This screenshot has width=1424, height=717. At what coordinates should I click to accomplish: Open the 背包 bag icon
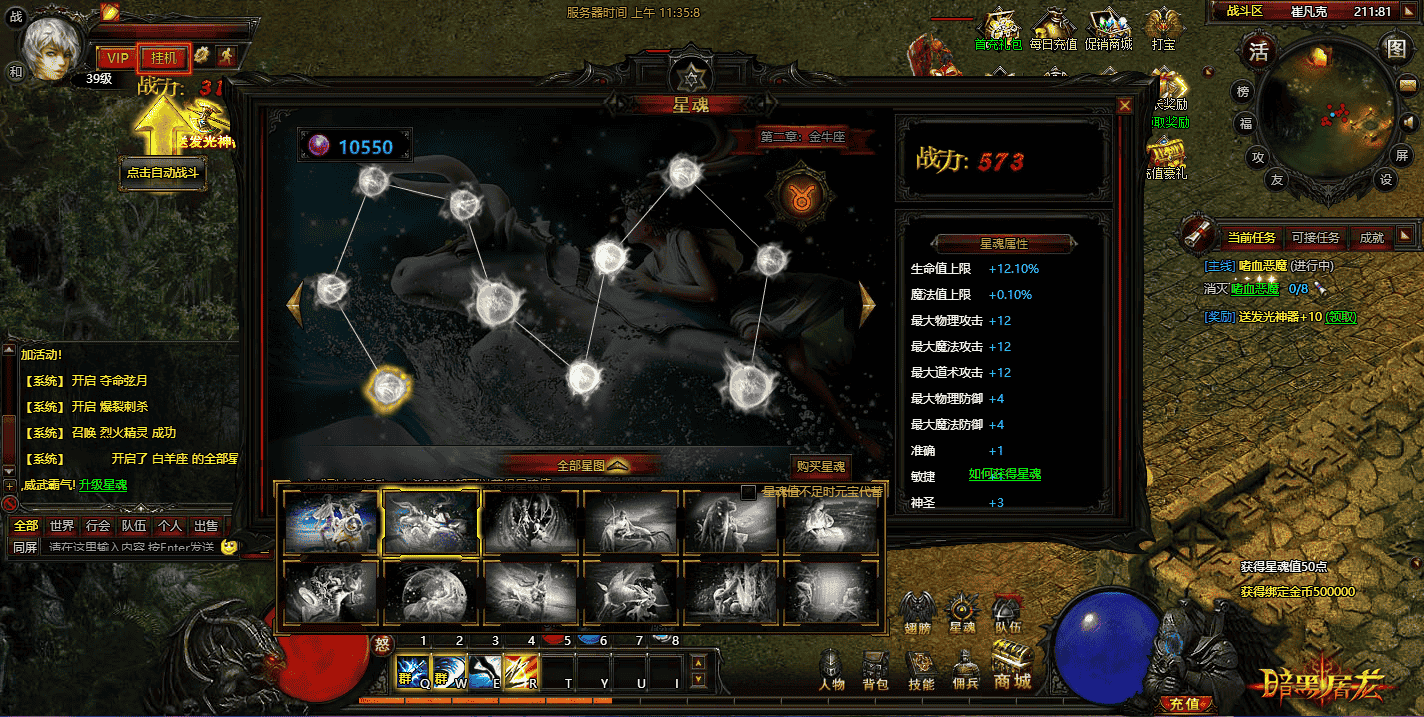point(875,670)
